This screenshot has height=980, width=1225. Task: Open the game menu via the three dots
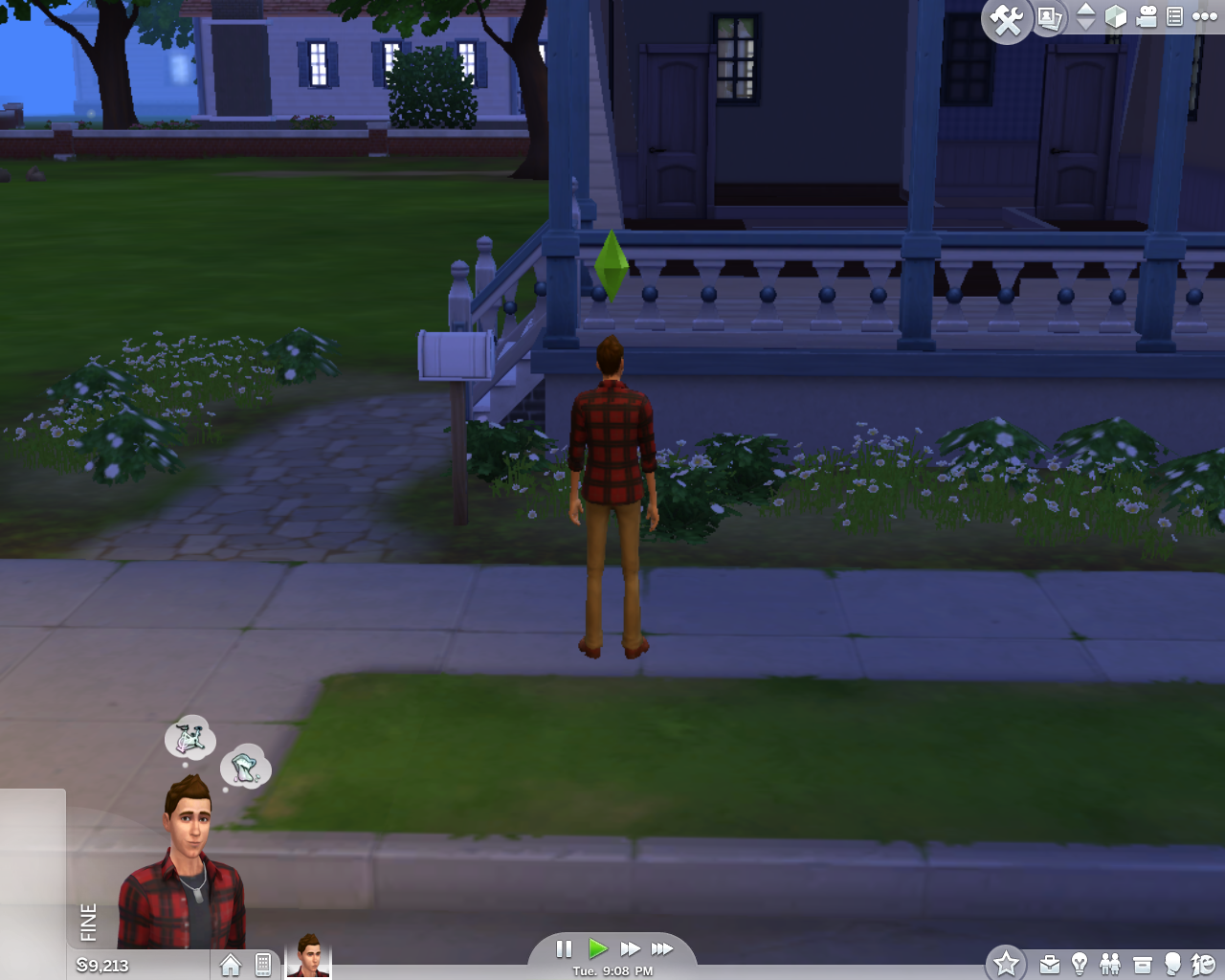point(1204,16)
